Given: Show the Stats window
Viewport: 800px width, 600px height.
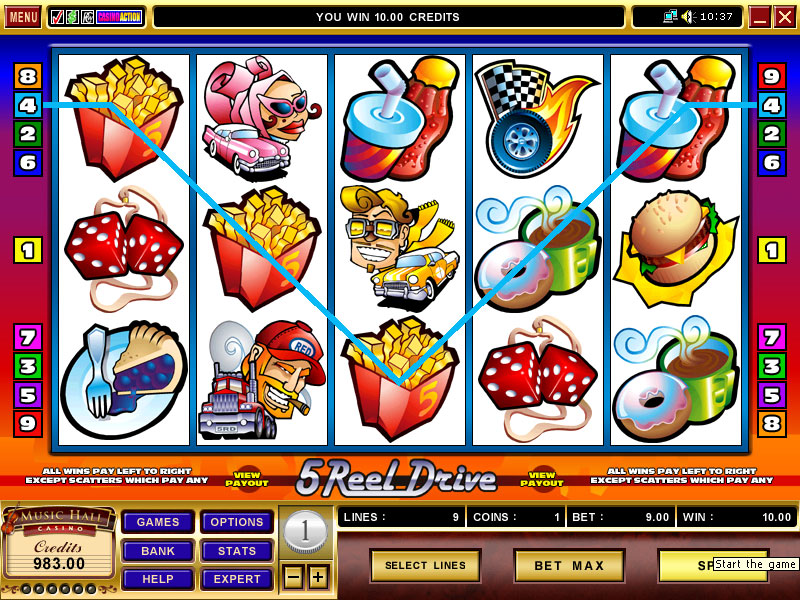Looking at the screenshot, I should 237,551.
